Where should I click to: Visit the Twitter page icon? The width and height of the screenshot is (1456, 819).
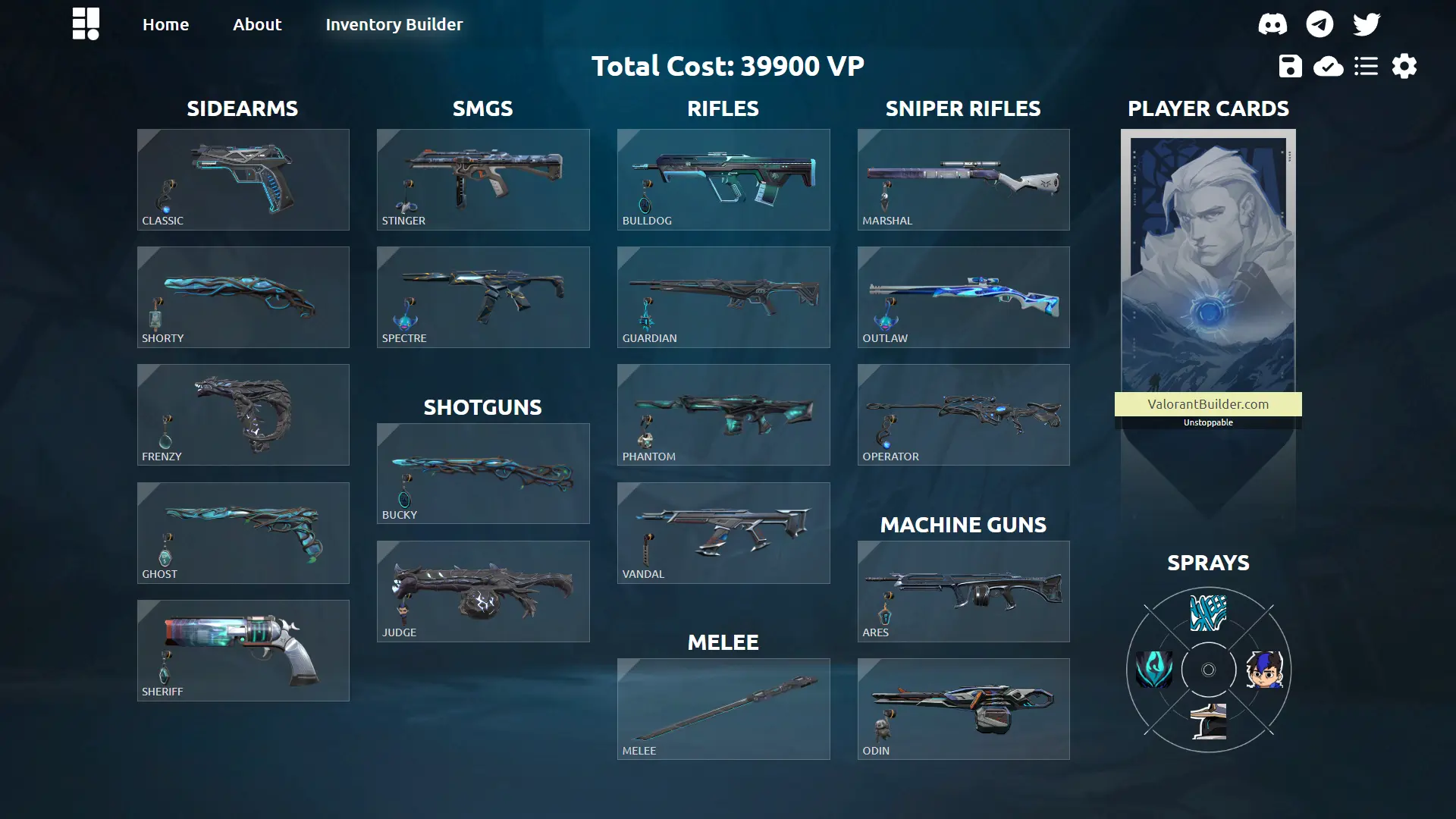point(1367,24)
